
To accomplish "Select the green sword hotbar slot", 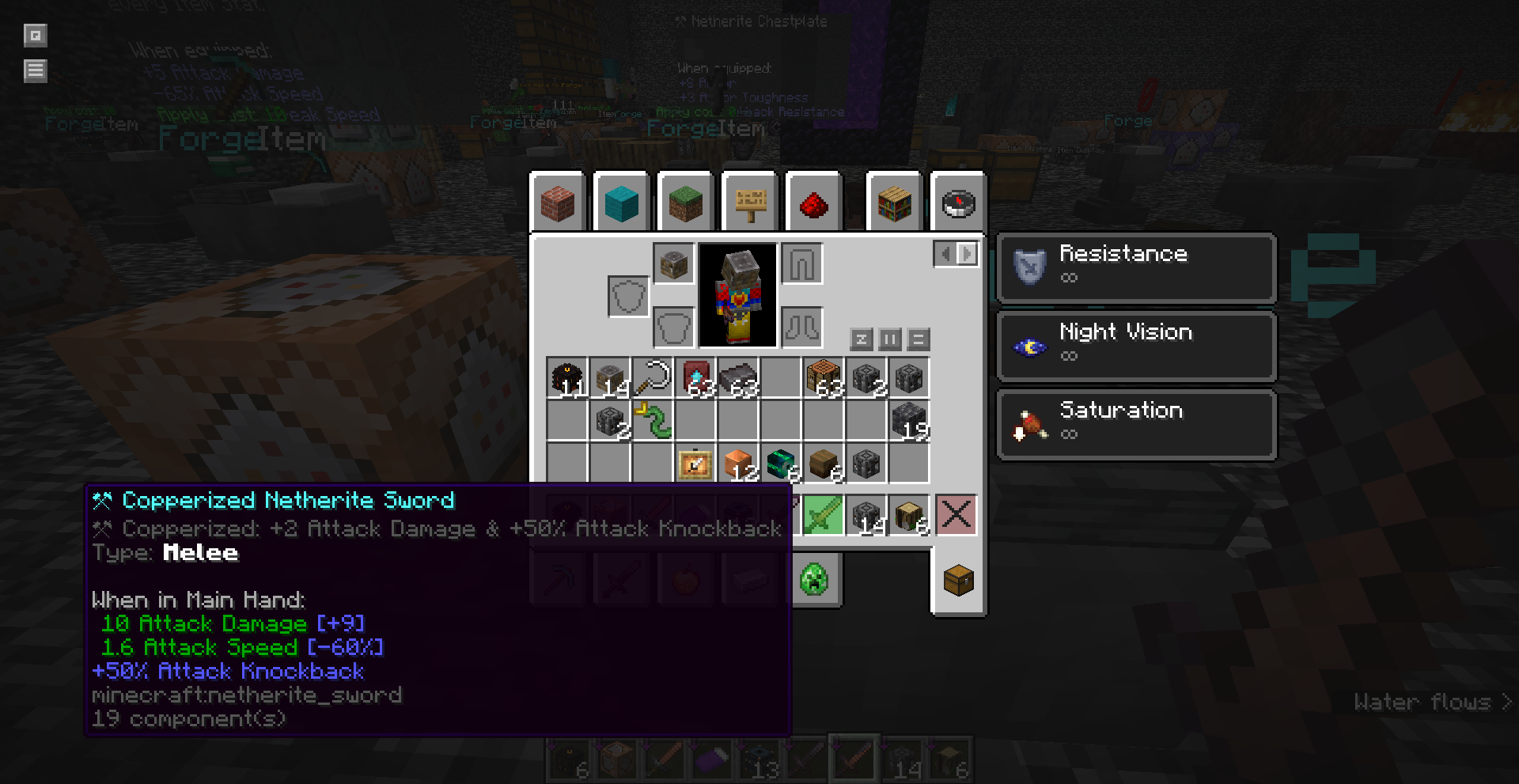I will pyautogui.click(x=823, y=516).
